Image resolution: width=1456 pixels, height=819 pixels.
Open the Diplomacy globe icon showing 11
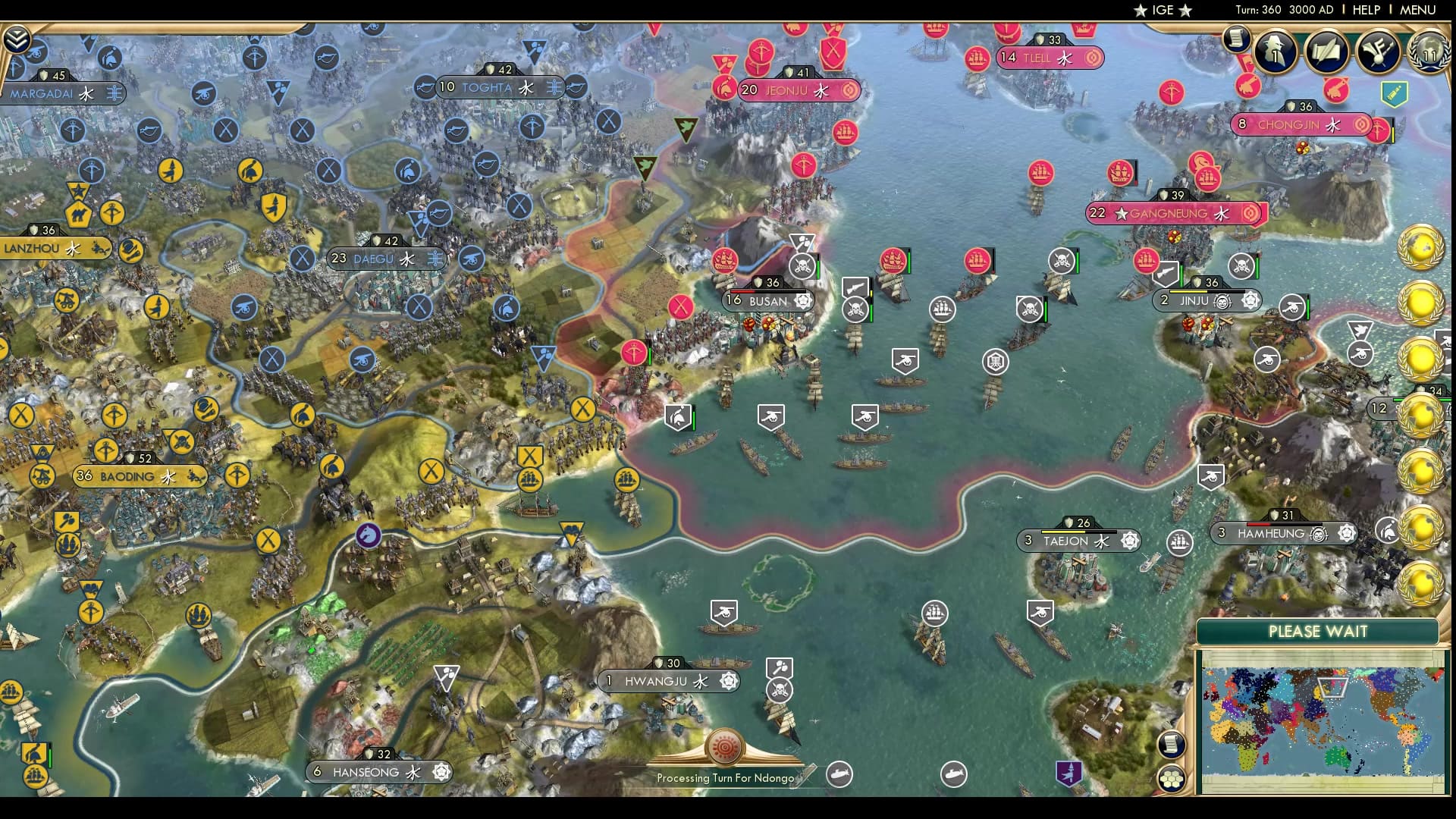click(x=1430, y=54)
